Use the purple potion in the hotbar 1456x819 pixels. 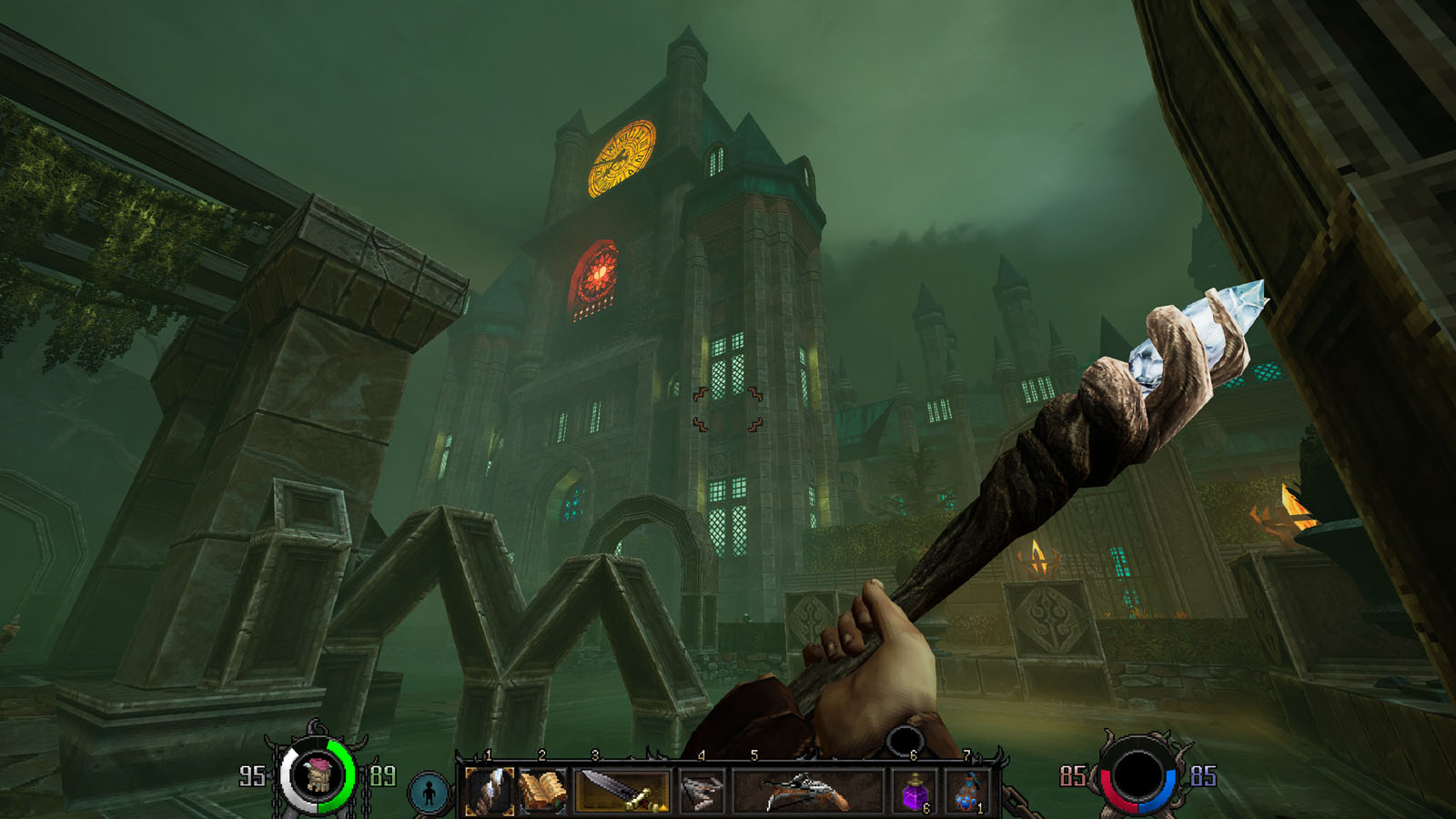pos(915,791)
